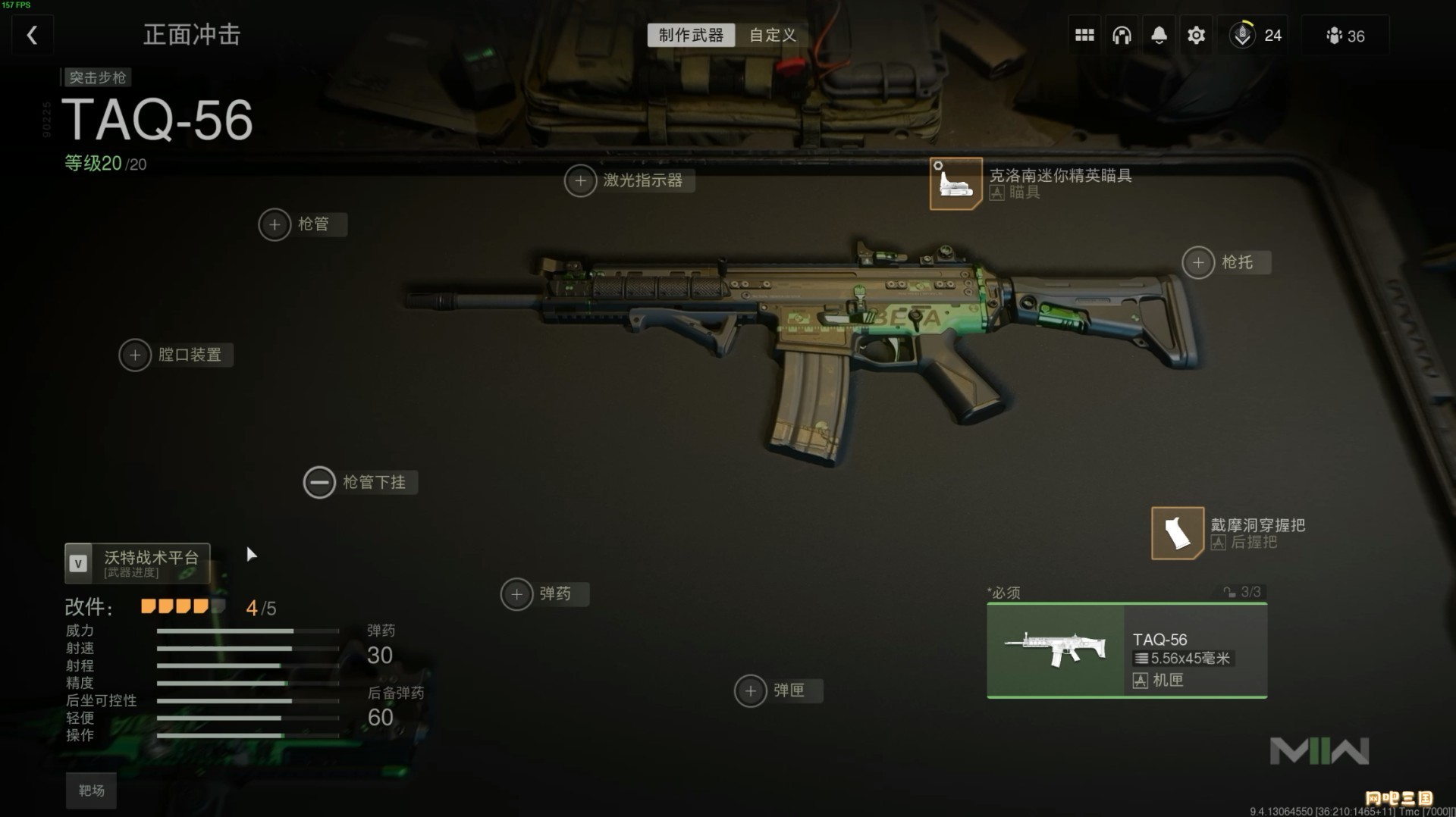Viewport: 1456px width, 817px height.
Task: Add a 弹匣 magazine attachment
Action: [x=751, y=691]
